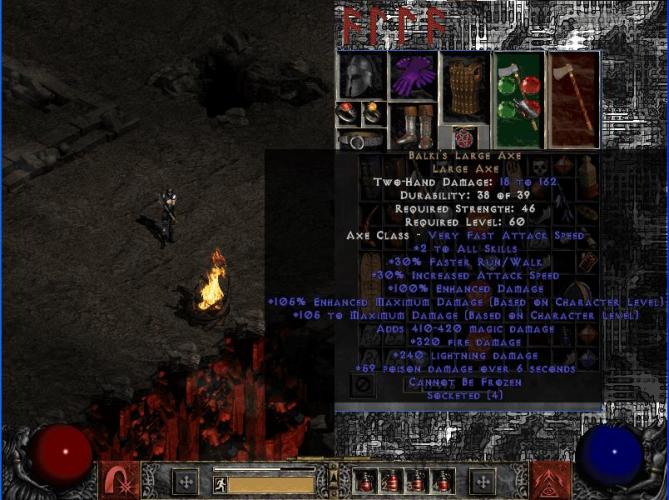Screen dimensions: 669x500
Task: Pick up the purple gloves
Action: pos(411,76)
